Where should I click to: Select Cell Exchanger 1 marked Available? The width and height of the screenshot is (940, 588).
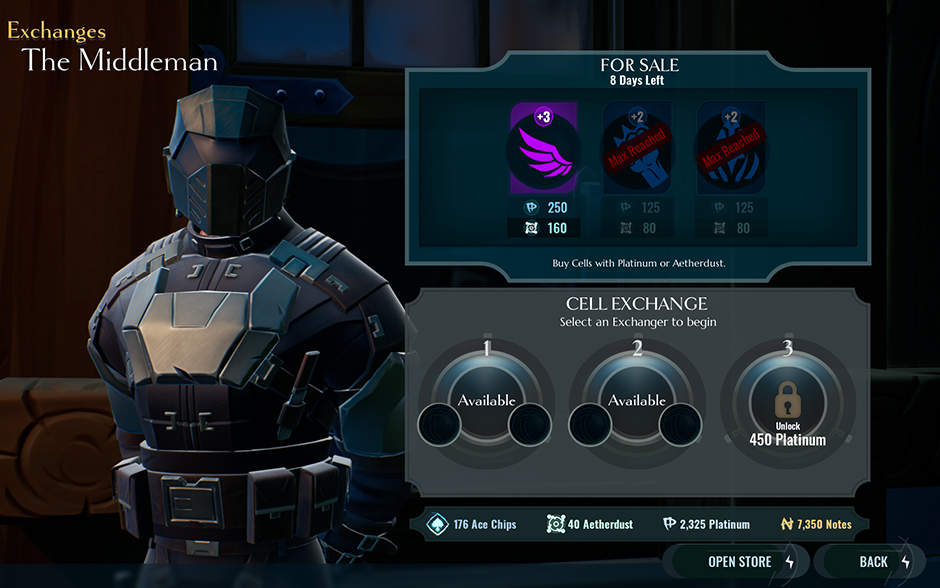click(486, 400)
